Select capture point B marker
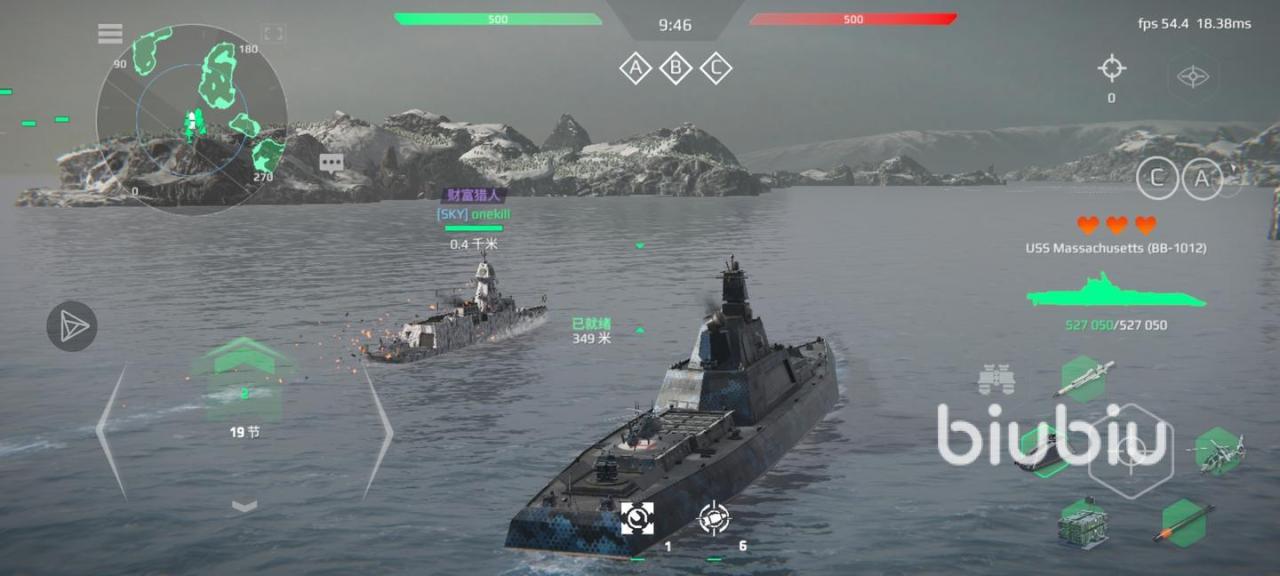This screenshot has width=1280, height=576. (675, 68)
